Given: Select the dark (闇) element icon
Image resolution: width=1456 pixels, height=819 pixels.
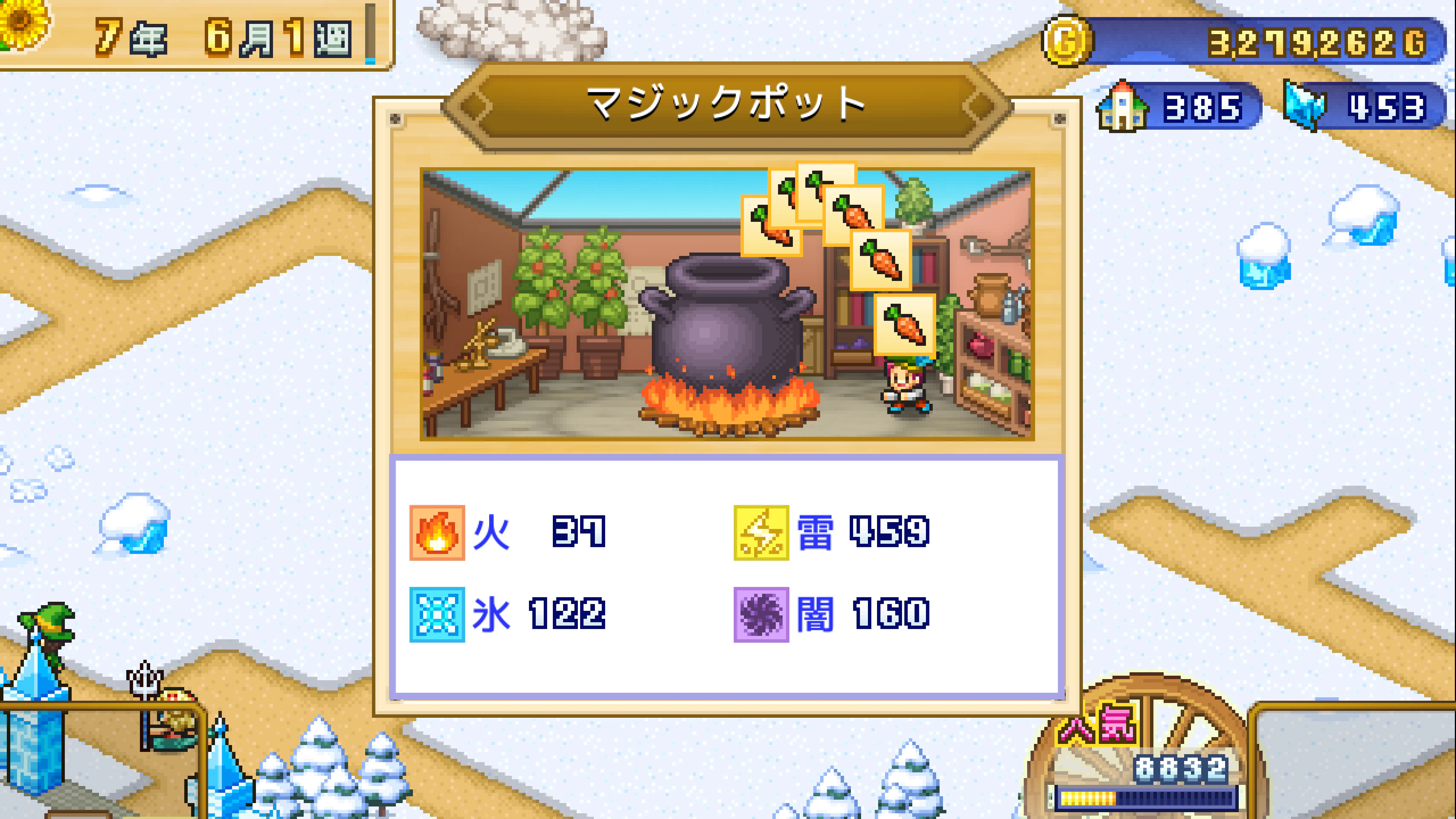Looking at the screenshot, I should click(761, 616).
